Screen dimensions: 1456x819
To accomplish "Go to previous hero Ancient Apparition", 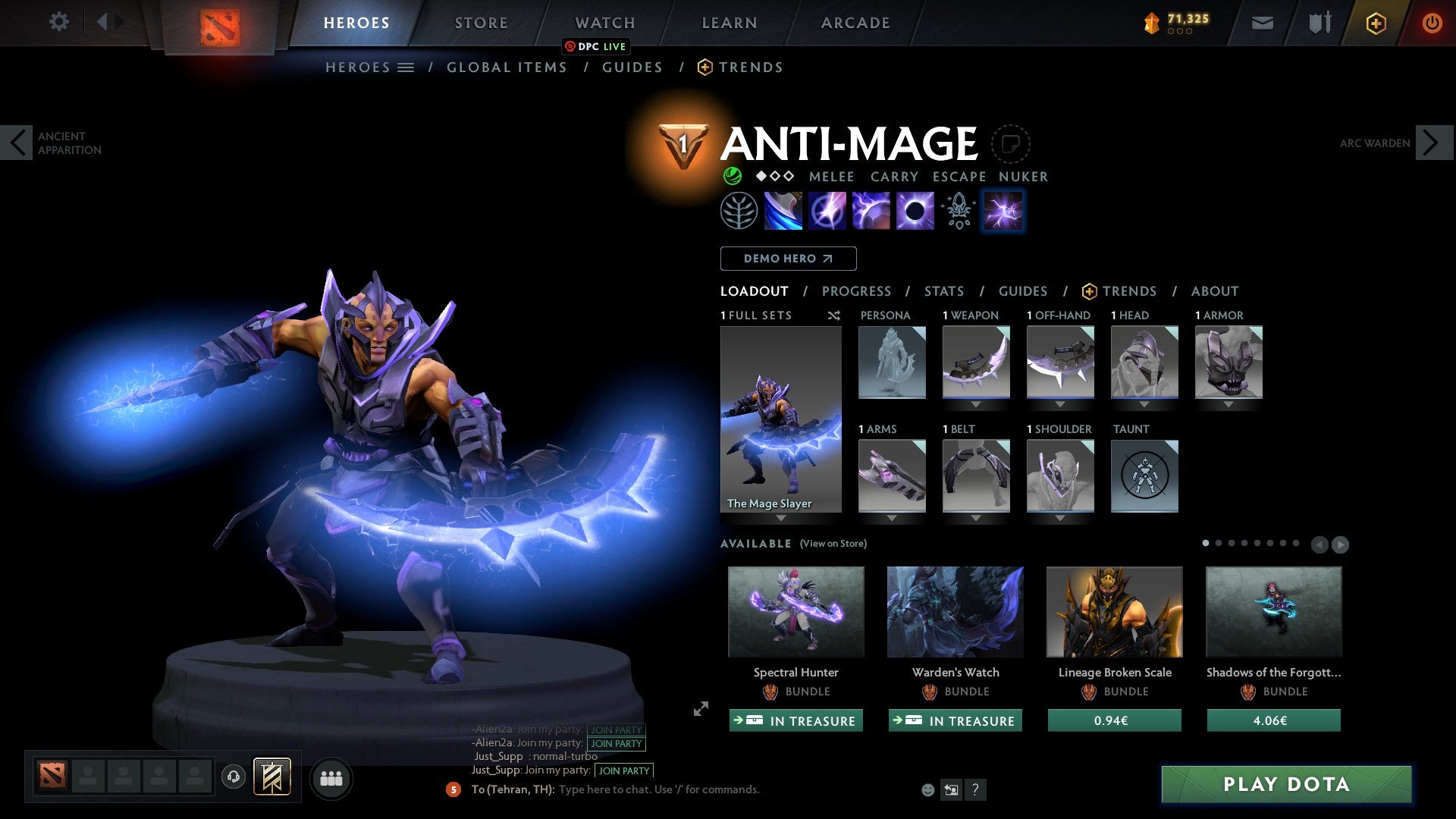I will coord(17,143).
